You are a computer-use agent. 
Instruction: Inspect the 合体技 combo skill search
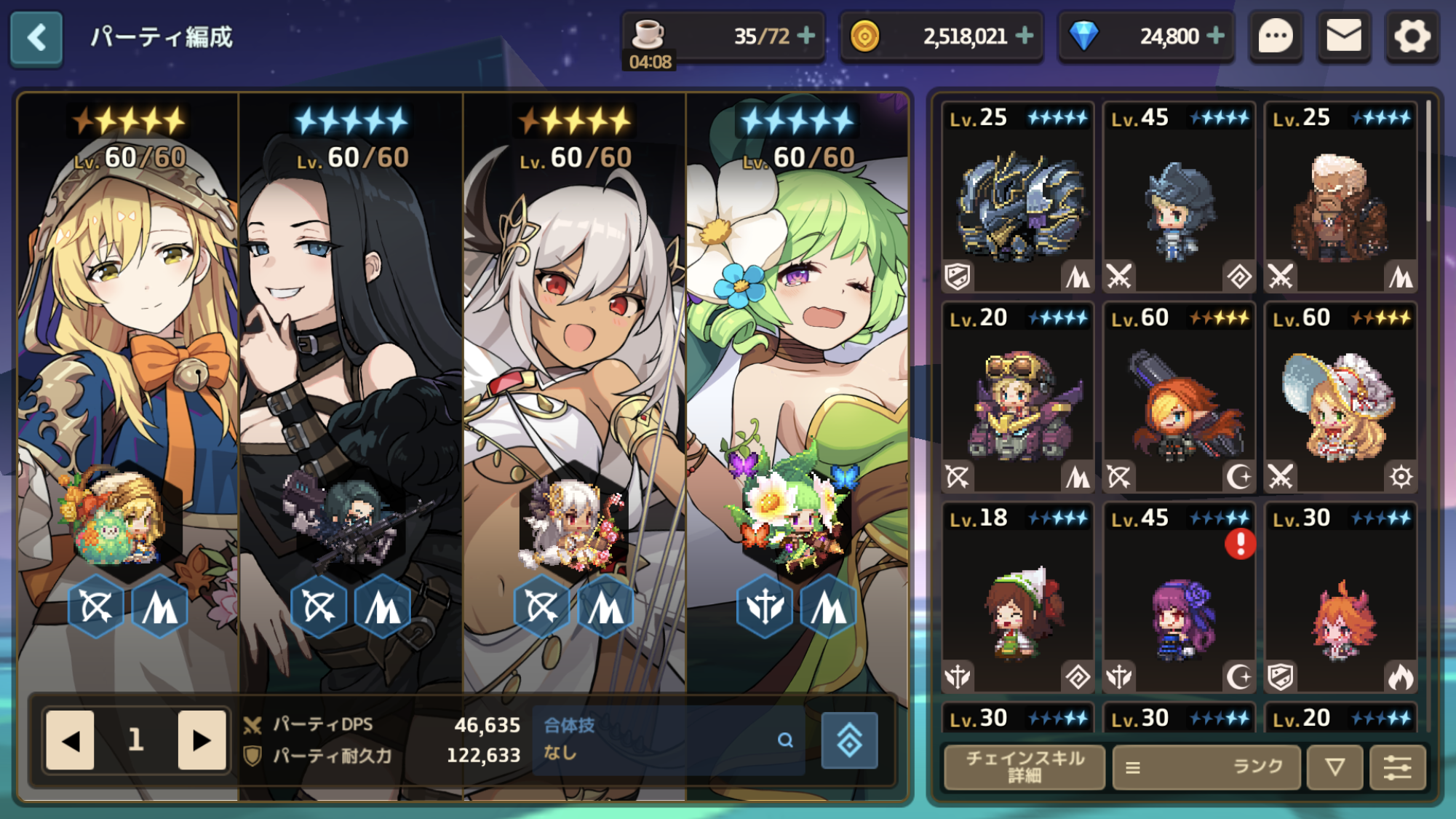point(785,740)
